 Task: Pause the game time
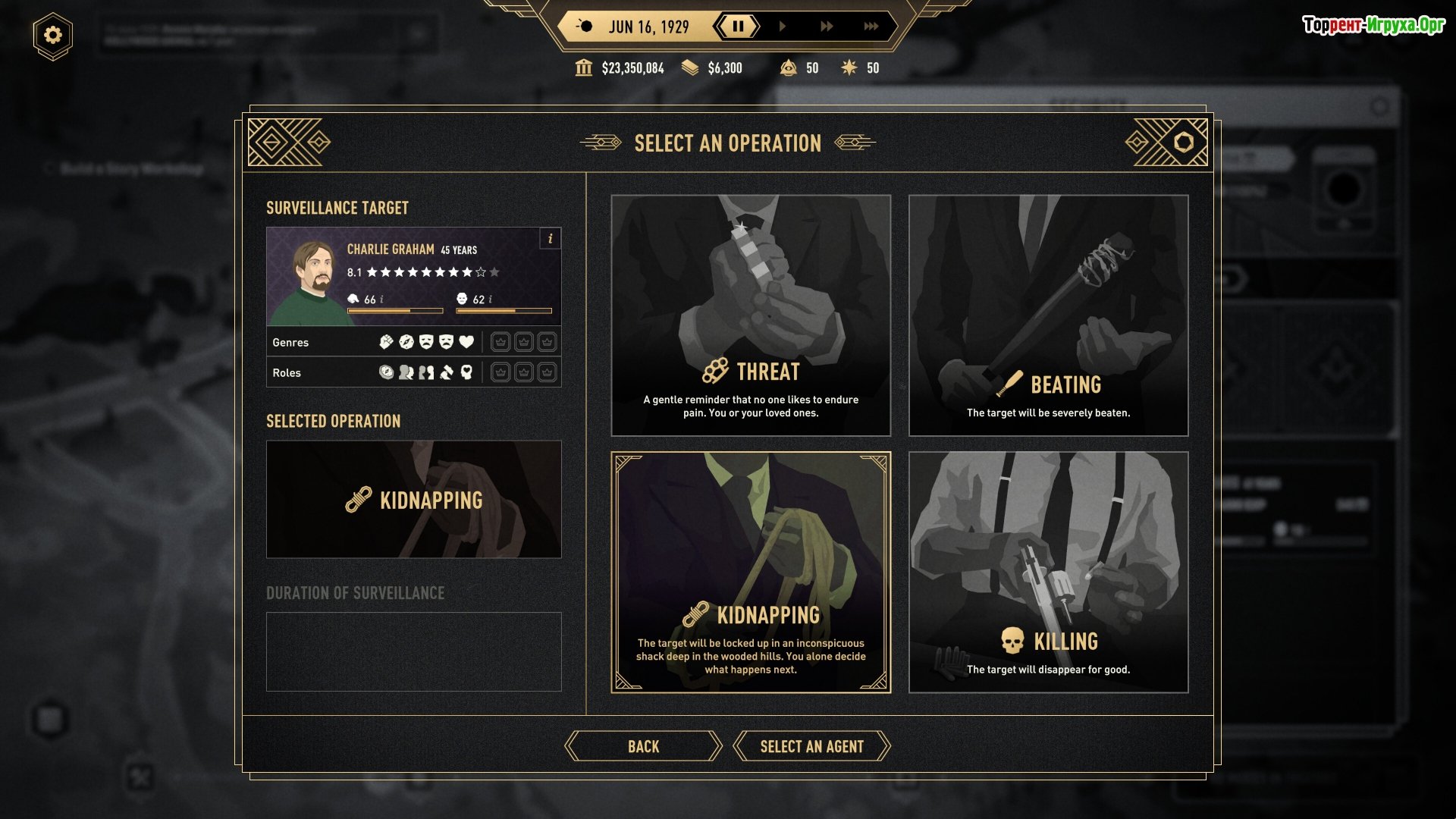737,27
